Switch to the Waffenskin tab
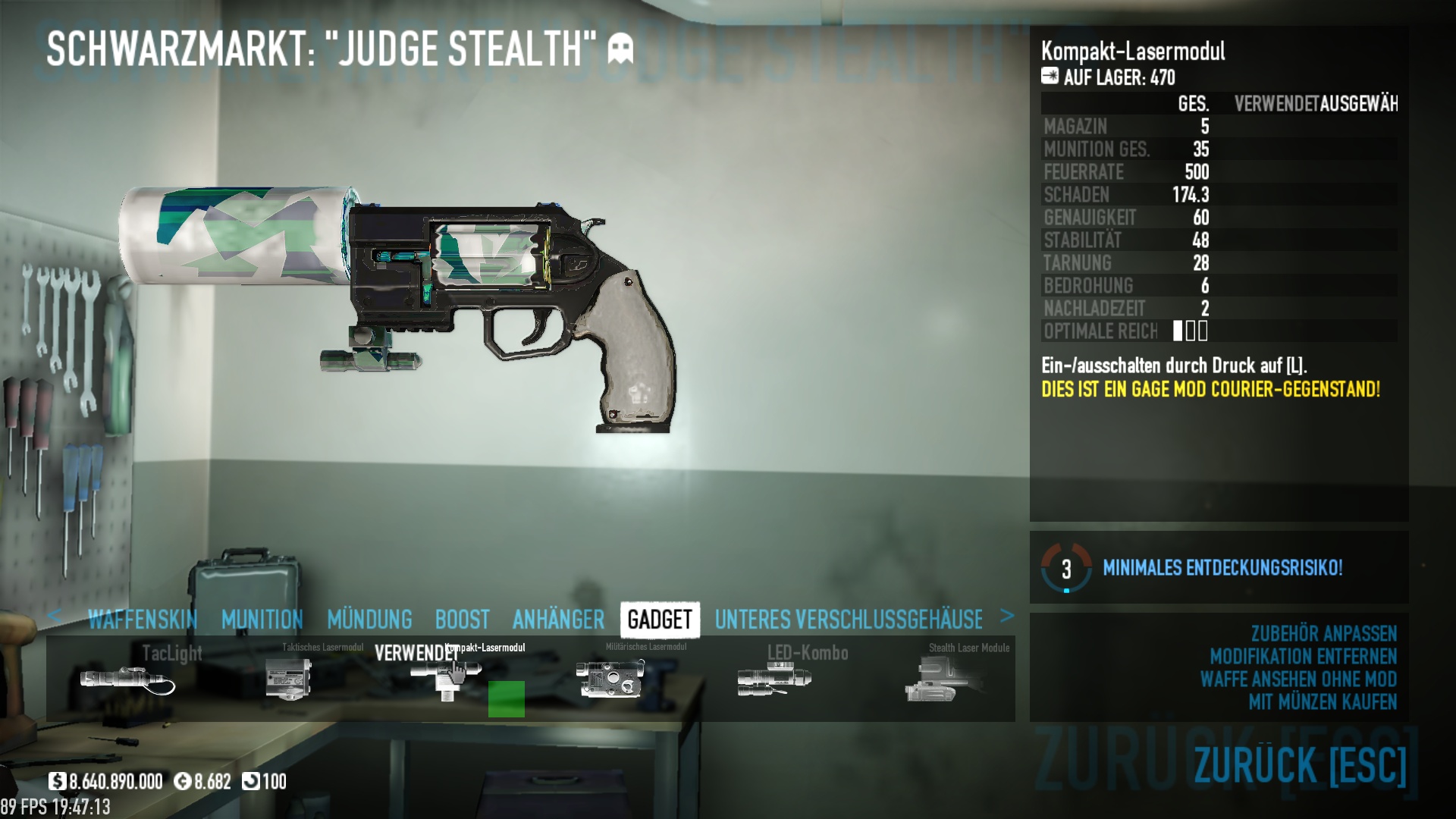 pyautogui.click(x=142, y=620)
